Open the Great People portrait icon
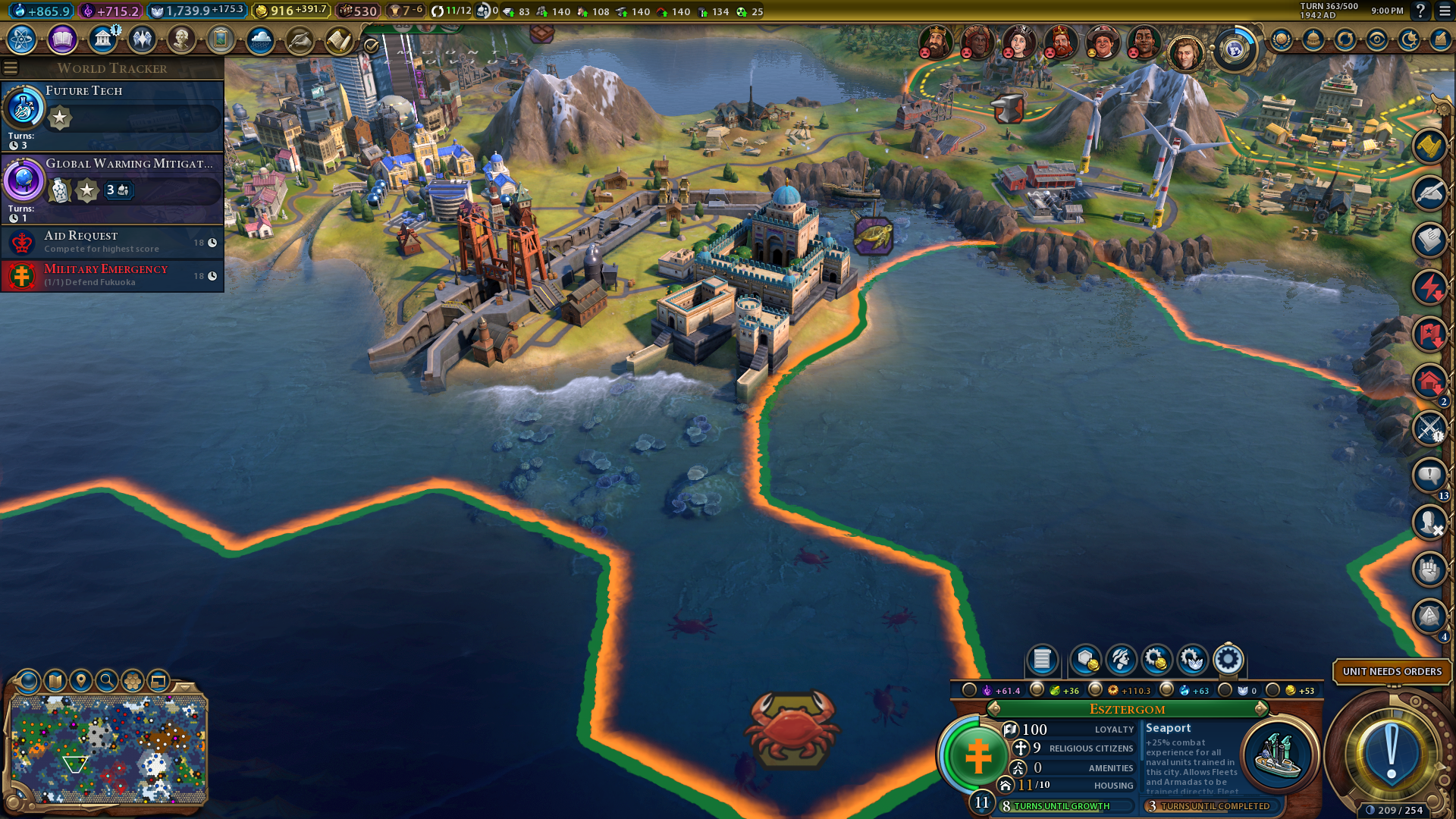 [x=181, y=39]
